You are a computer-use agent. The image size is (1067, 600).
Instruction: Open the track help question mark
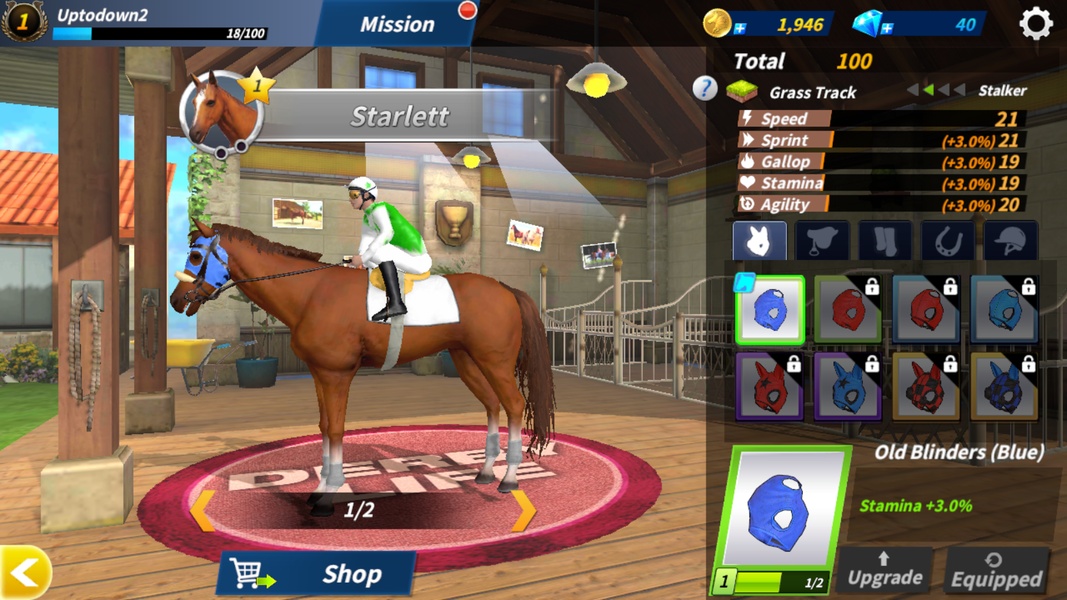(705, 90)
